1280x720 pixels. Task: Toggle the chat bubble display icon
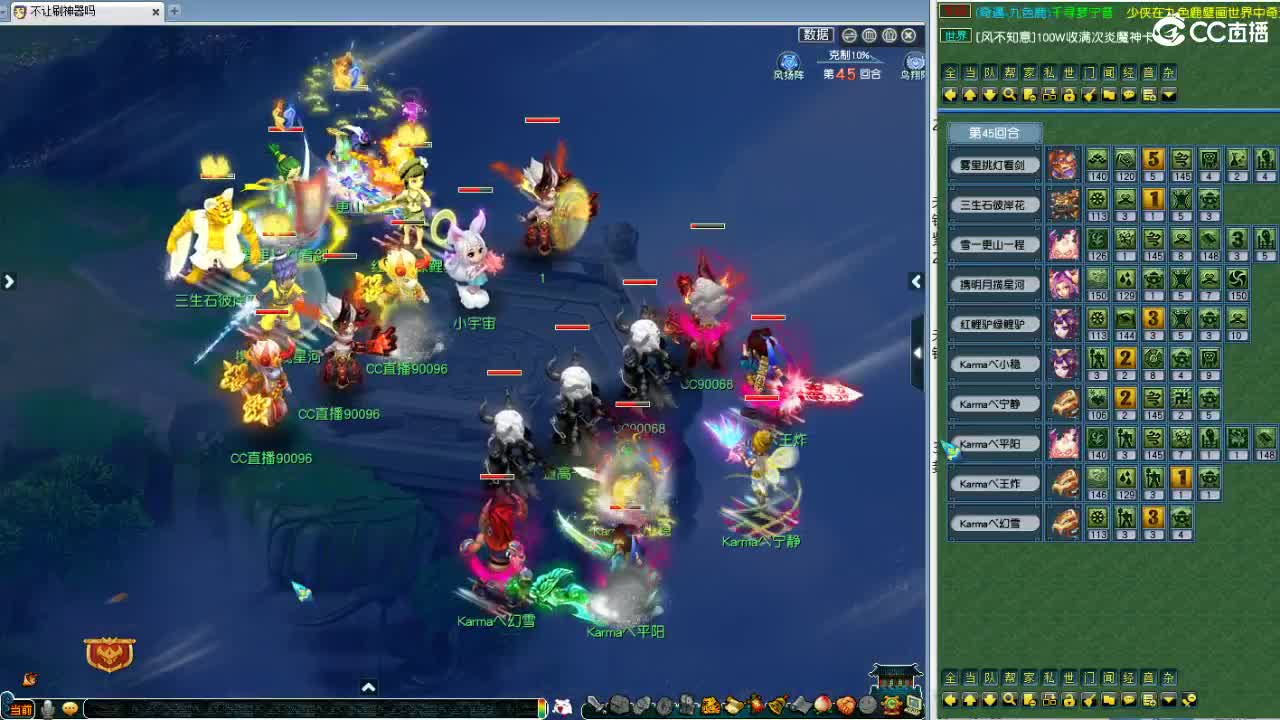pos(1130,95)
